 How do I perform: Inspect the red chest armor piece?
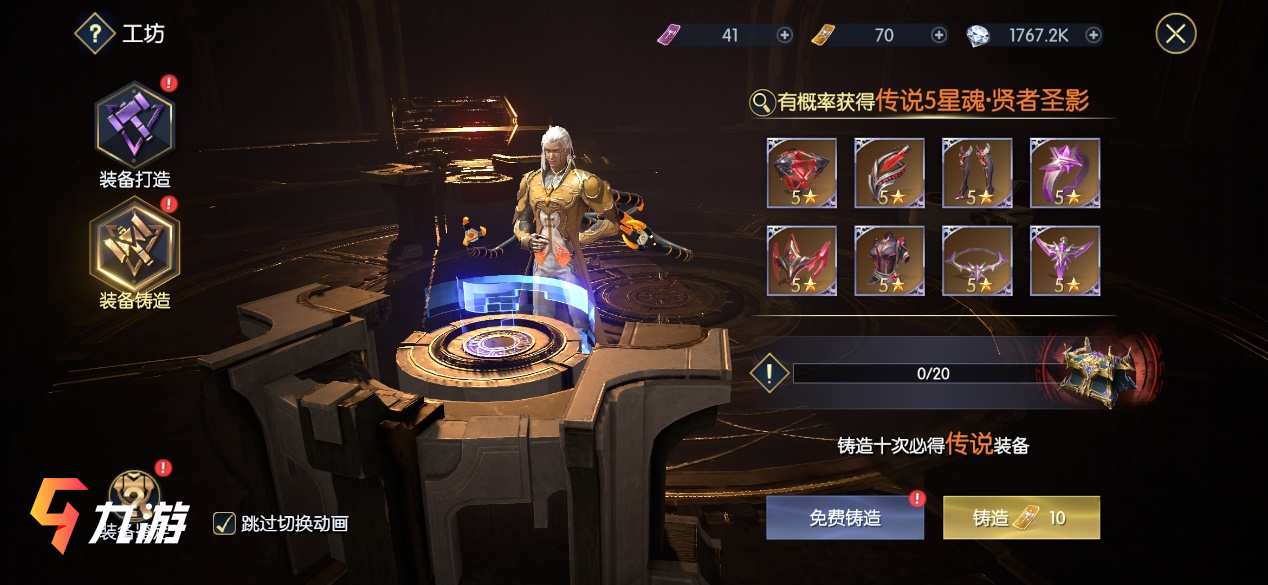pos(889,261)
